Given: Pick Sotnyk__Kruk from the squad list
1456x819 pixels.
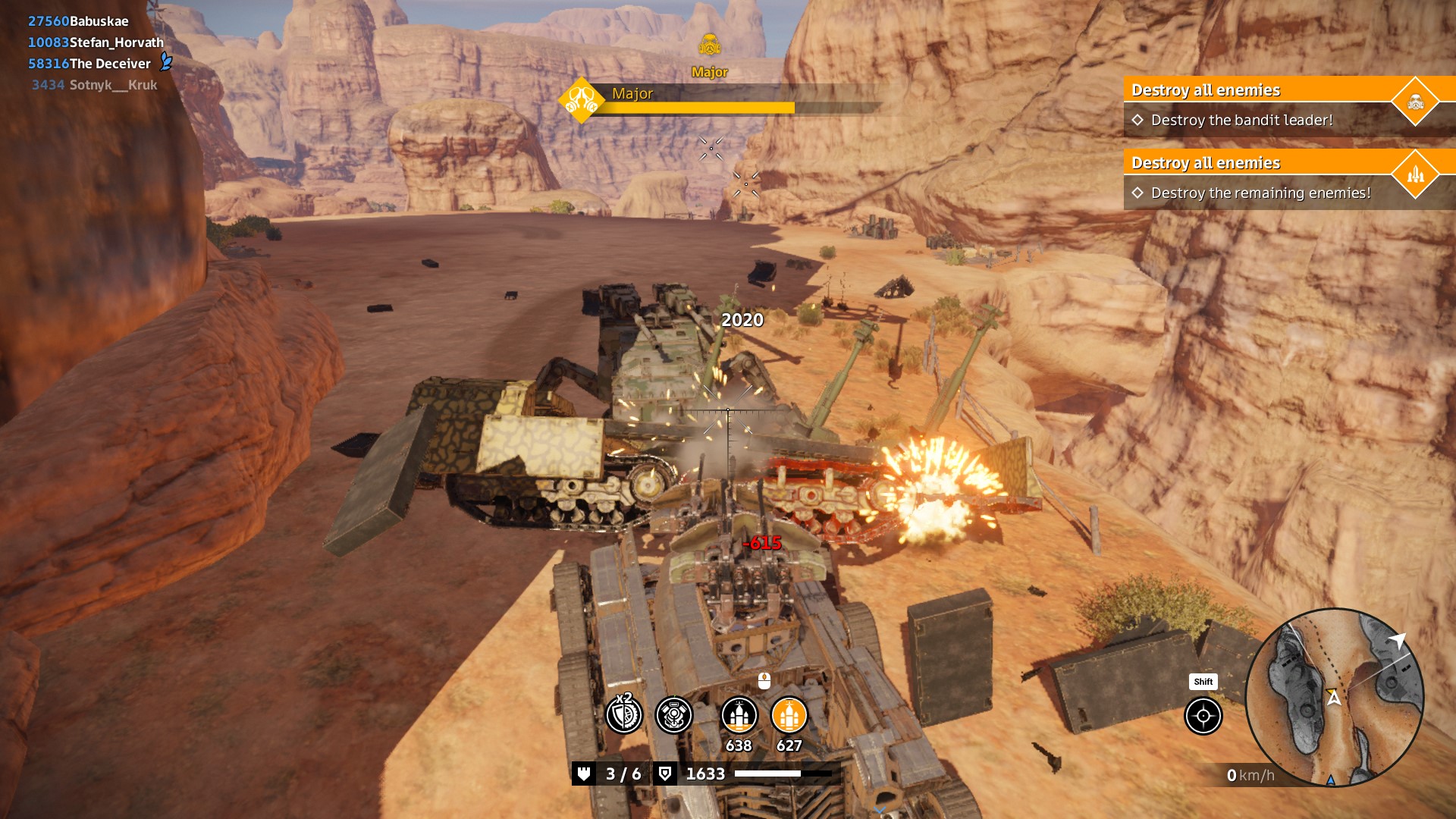Looking at the screenshot, I should (113, 85).
